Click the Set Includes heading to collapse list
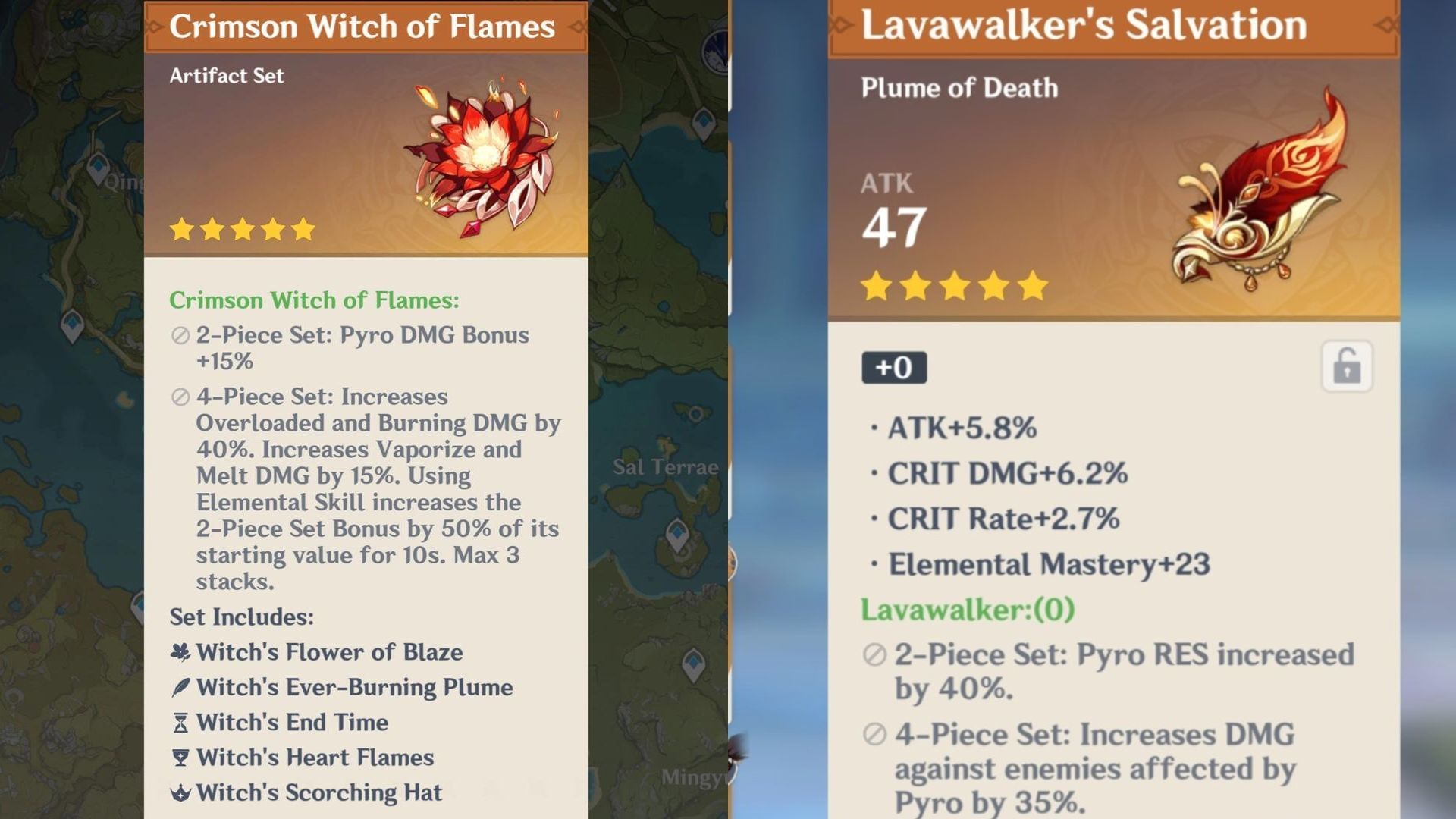The width and height of the screenshot is (1456, 819). coord(240,617)
